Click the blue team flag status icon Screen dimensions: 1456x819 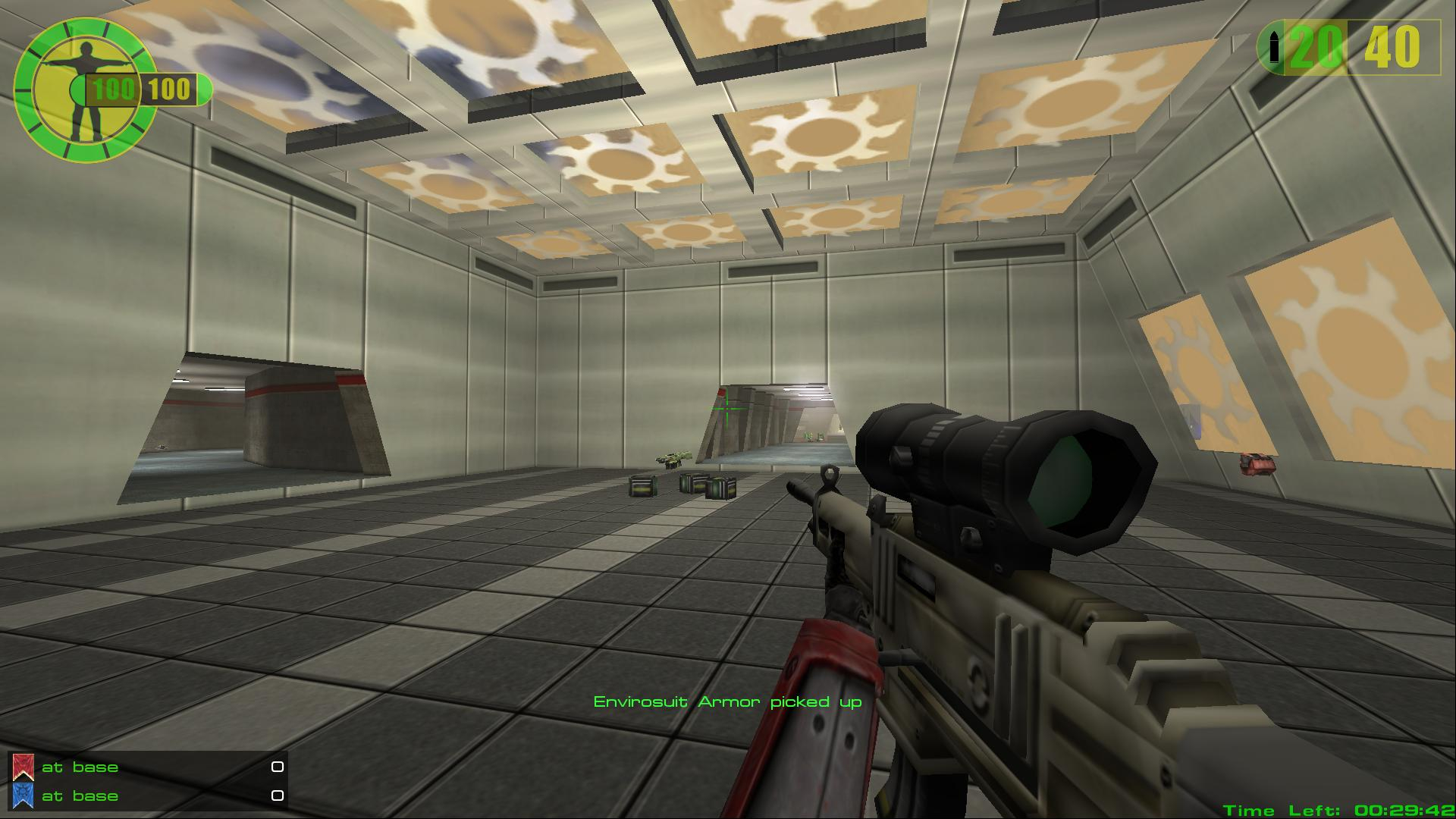tap(23, 795)
